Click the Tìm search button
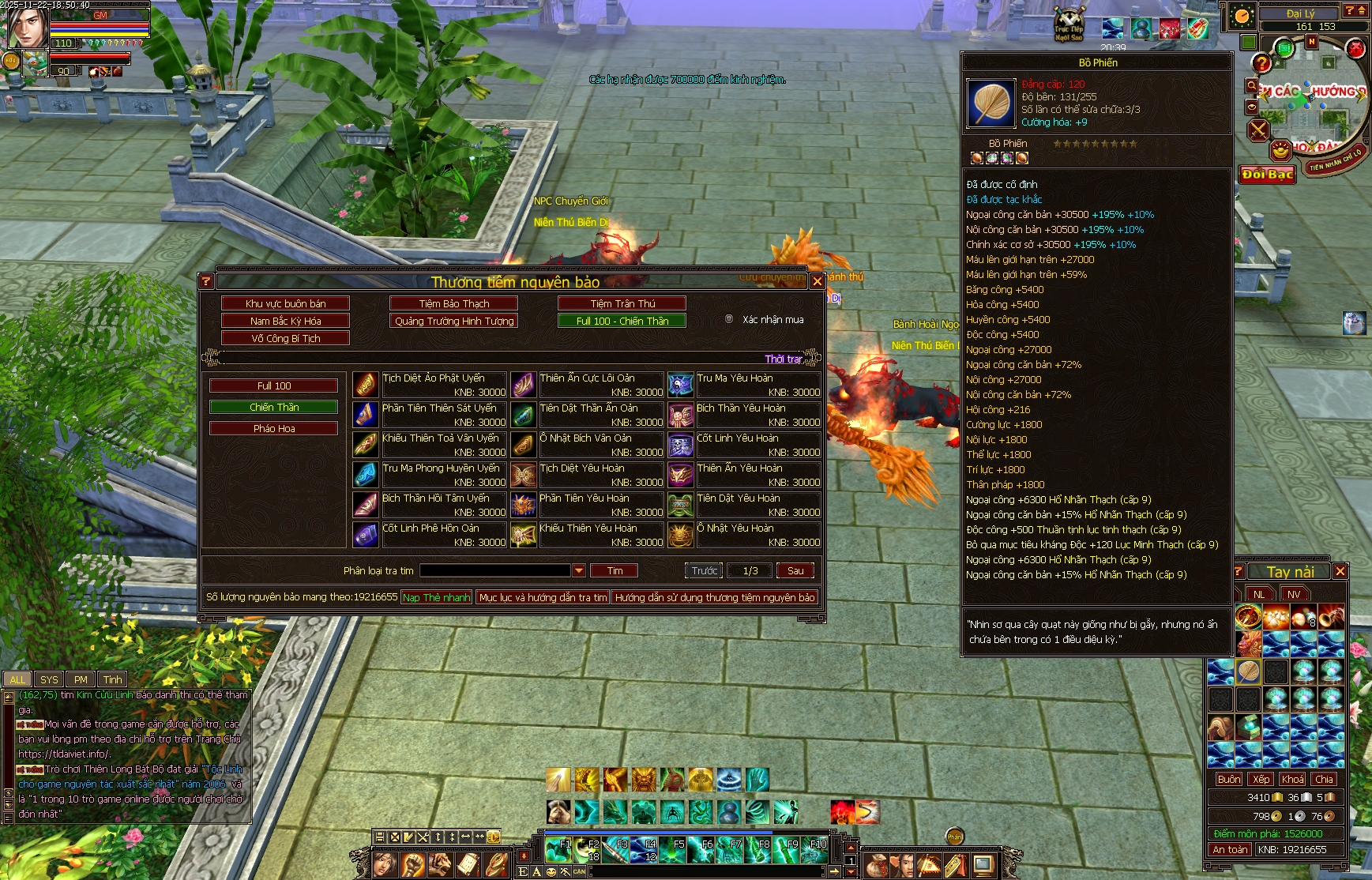1372x880 pixels. [615, 570]
